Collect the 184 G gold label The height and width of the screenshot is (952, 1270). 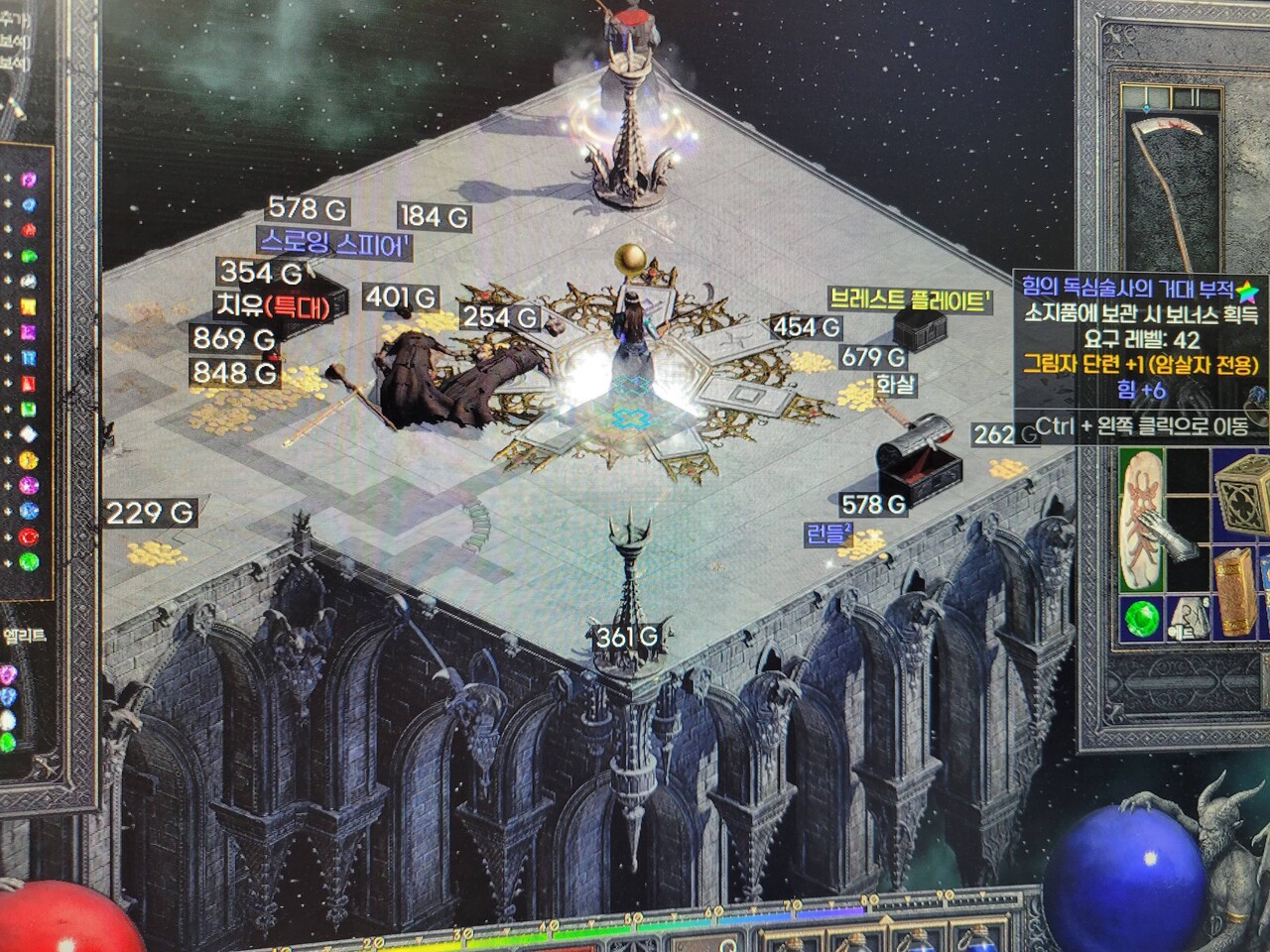click(434, 216)
